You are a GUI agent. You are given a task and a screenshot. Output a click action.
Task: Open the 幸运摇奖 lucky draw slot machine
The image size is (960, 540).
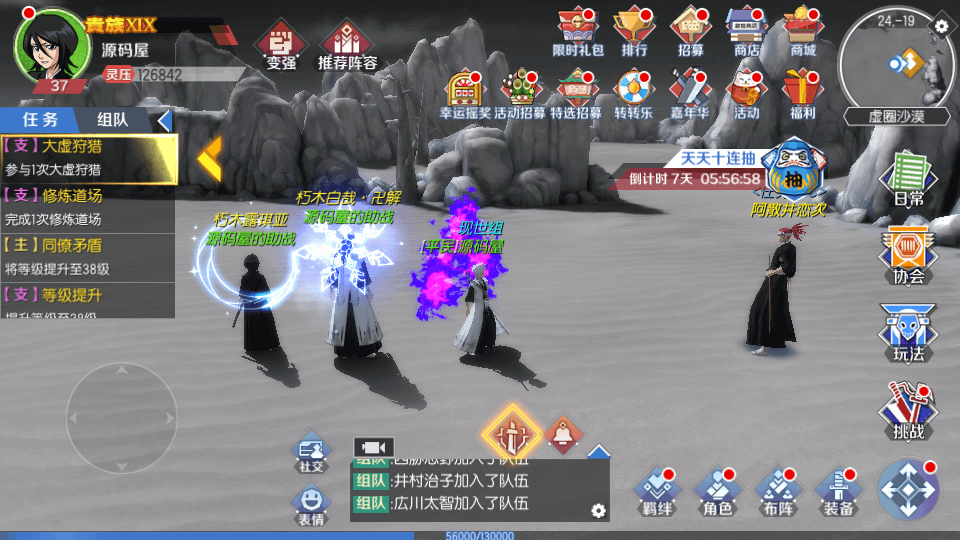pyautogui.click(x=465, y=93)
